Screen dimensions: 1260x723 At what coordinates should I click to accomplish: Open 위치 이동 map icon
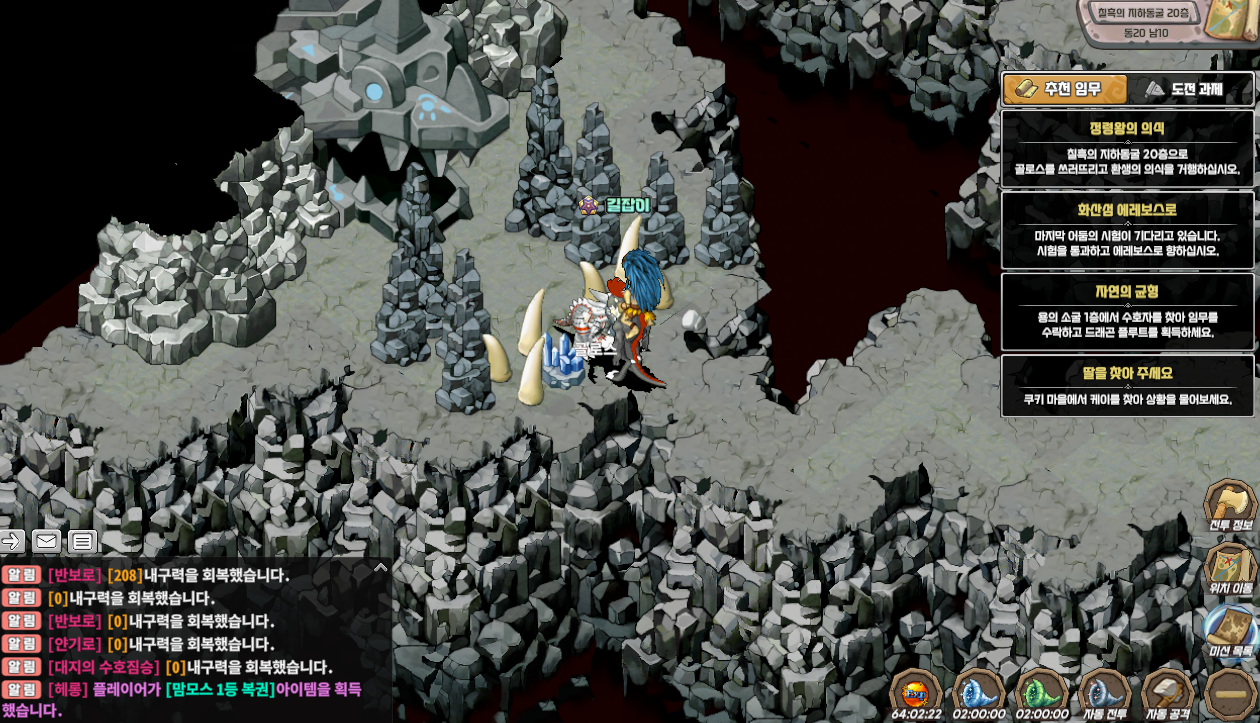pyautogui.click(x=1229, y=567)
